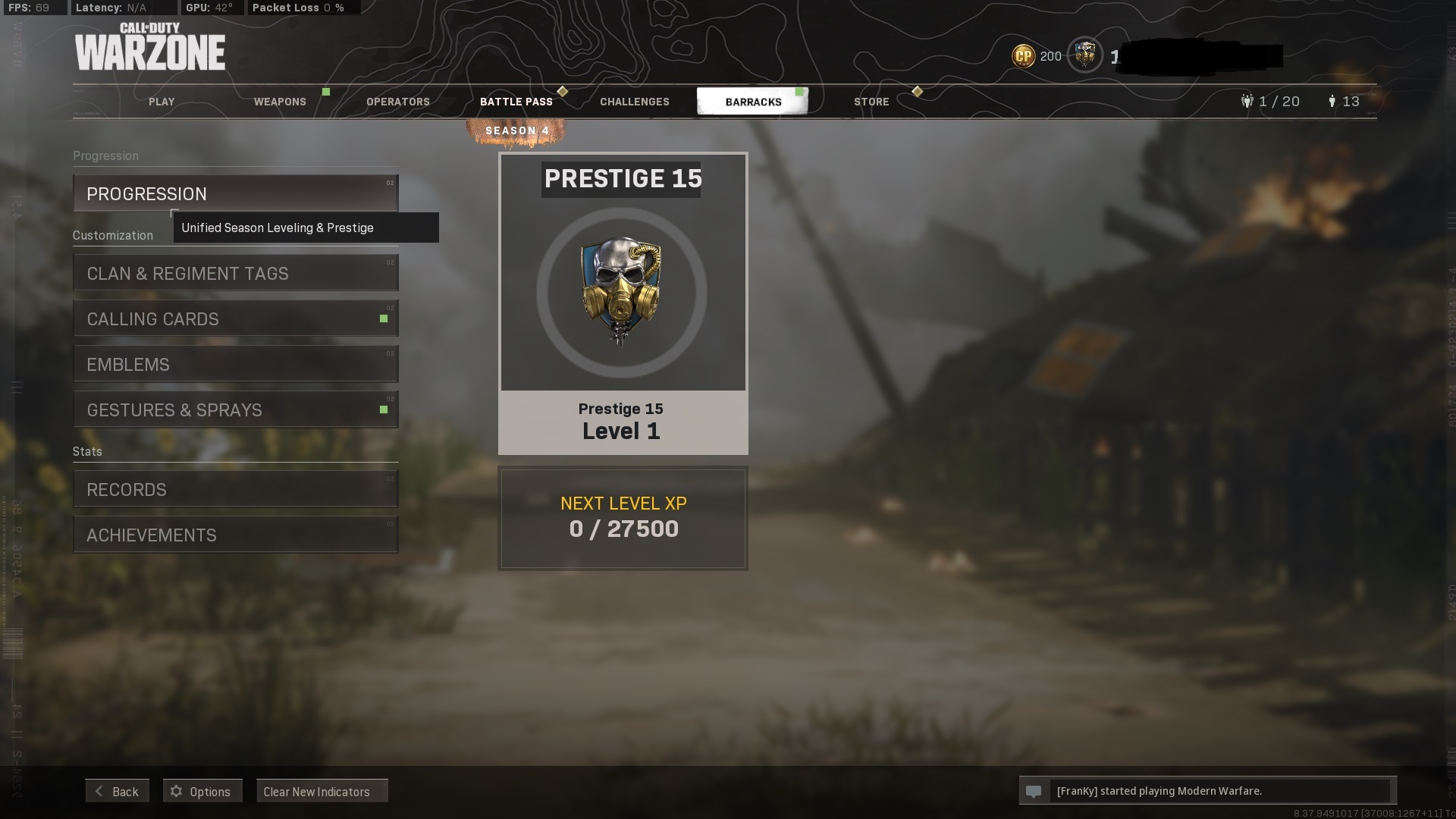The height and width of the screenshot is (819, 1456).
Task: Open the Challenges tab
Action: point(635,102)
